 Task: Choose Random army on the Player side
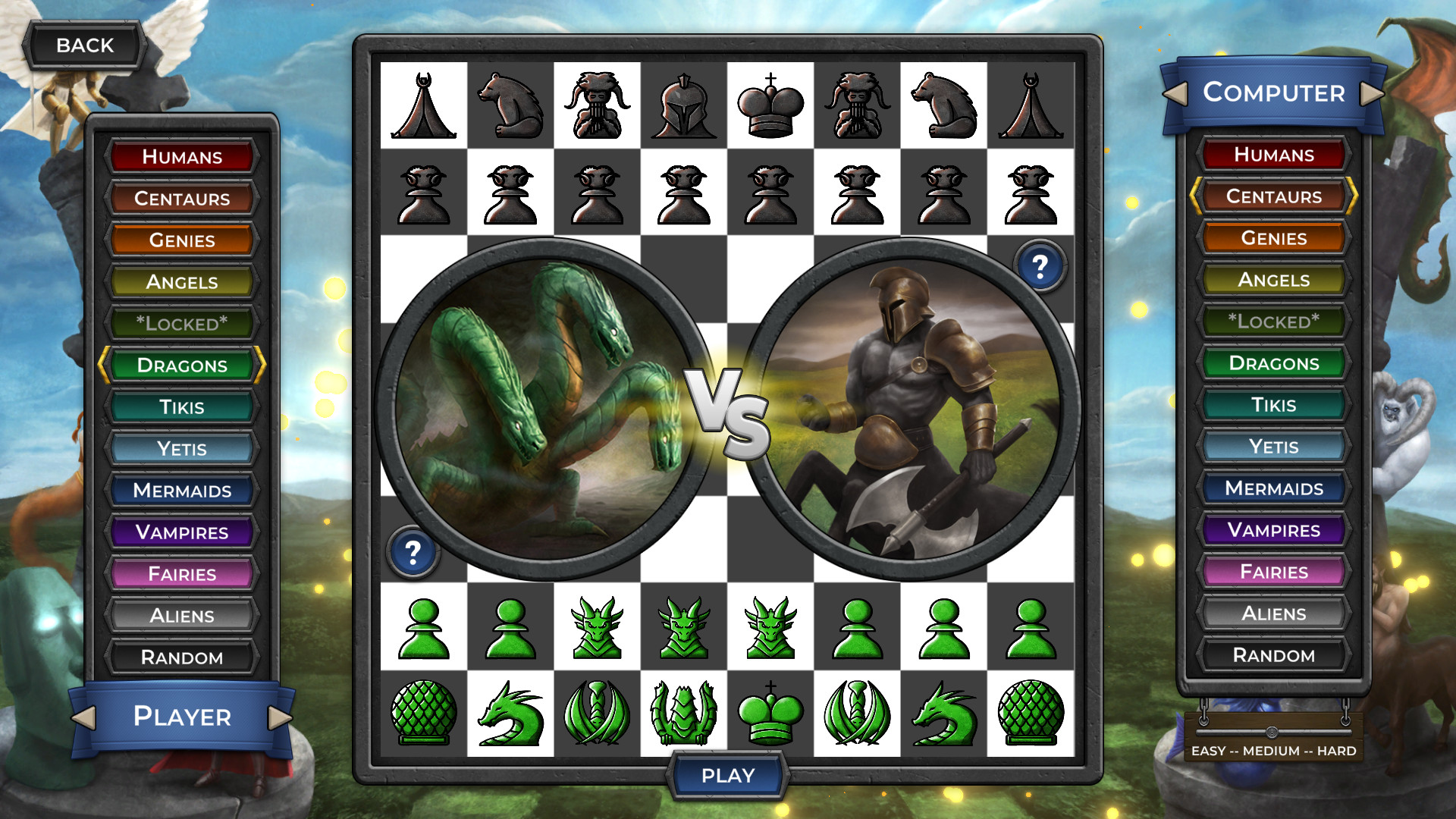pyautogui.click(x=182, y=657)
